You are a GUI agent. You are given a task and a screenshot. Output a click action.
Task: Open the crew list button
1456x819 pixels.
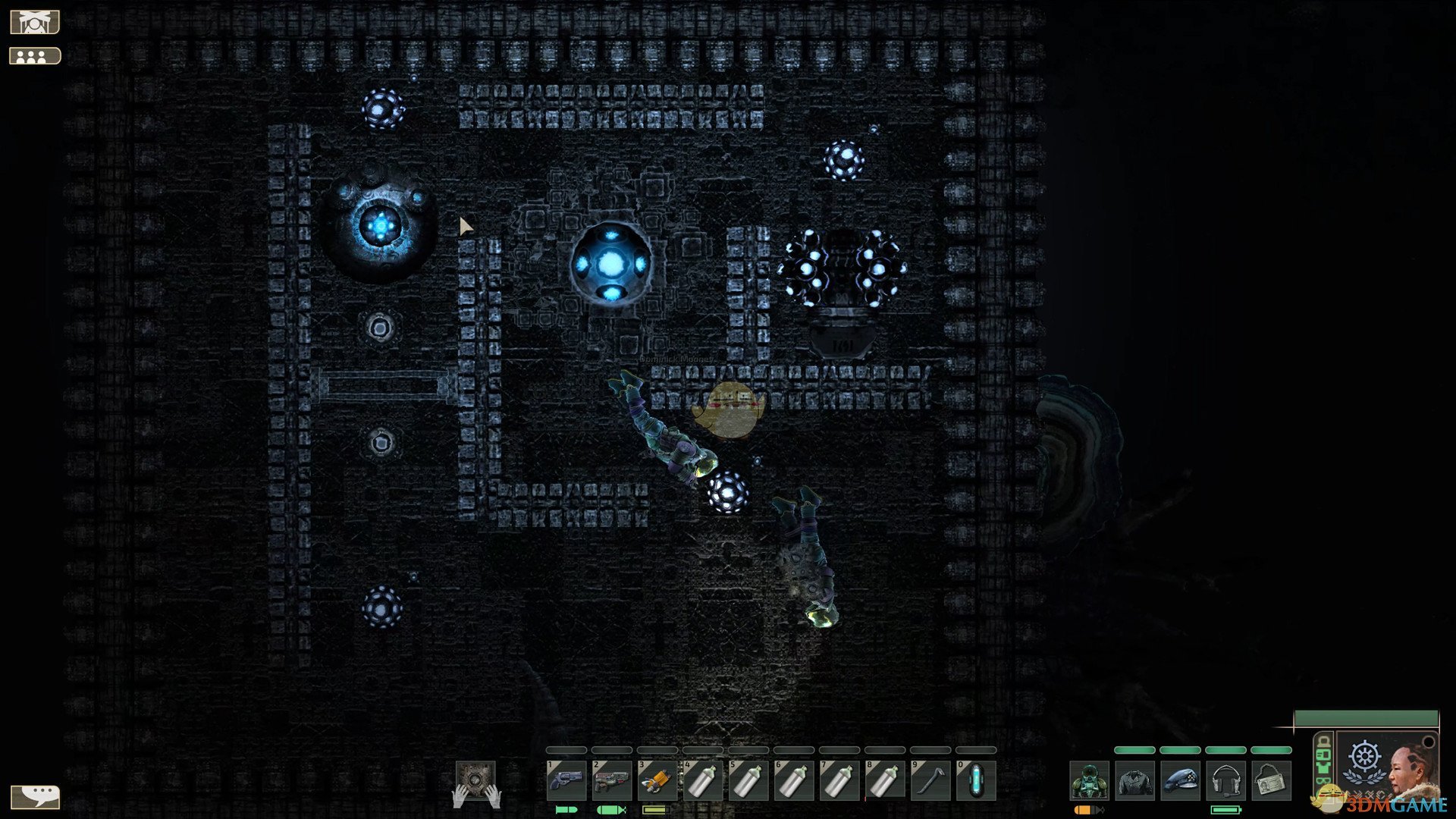coord(35,56)
